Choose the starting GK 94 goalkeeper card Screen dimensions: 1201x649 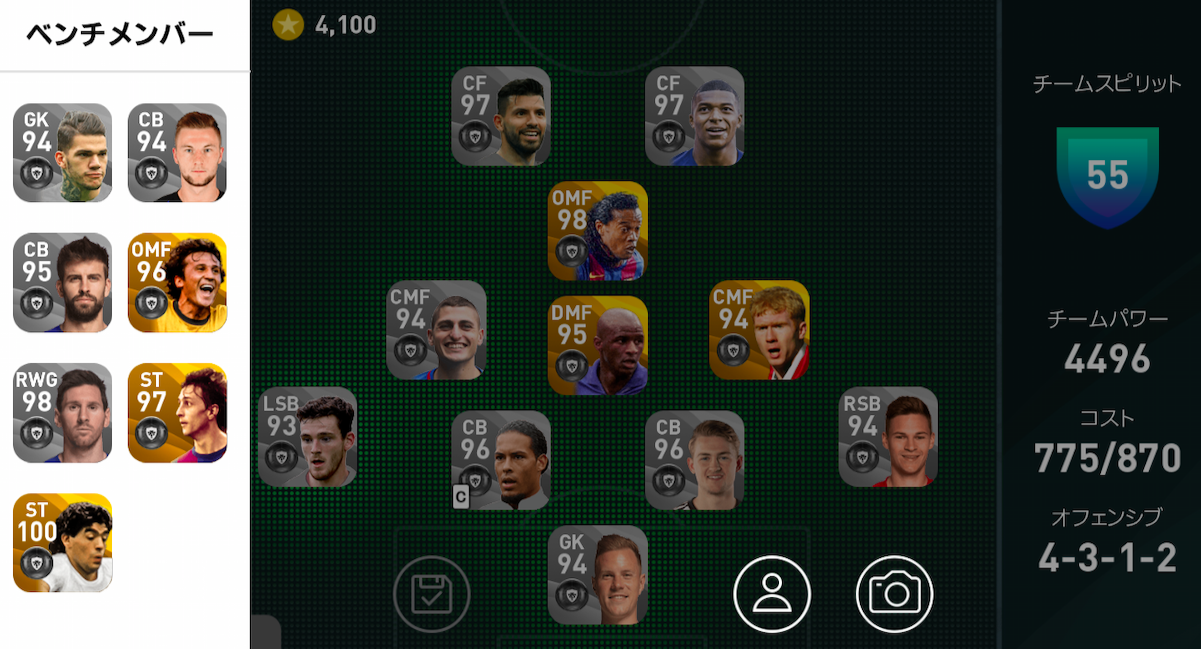pyautogui.click(x=598, y=575)
